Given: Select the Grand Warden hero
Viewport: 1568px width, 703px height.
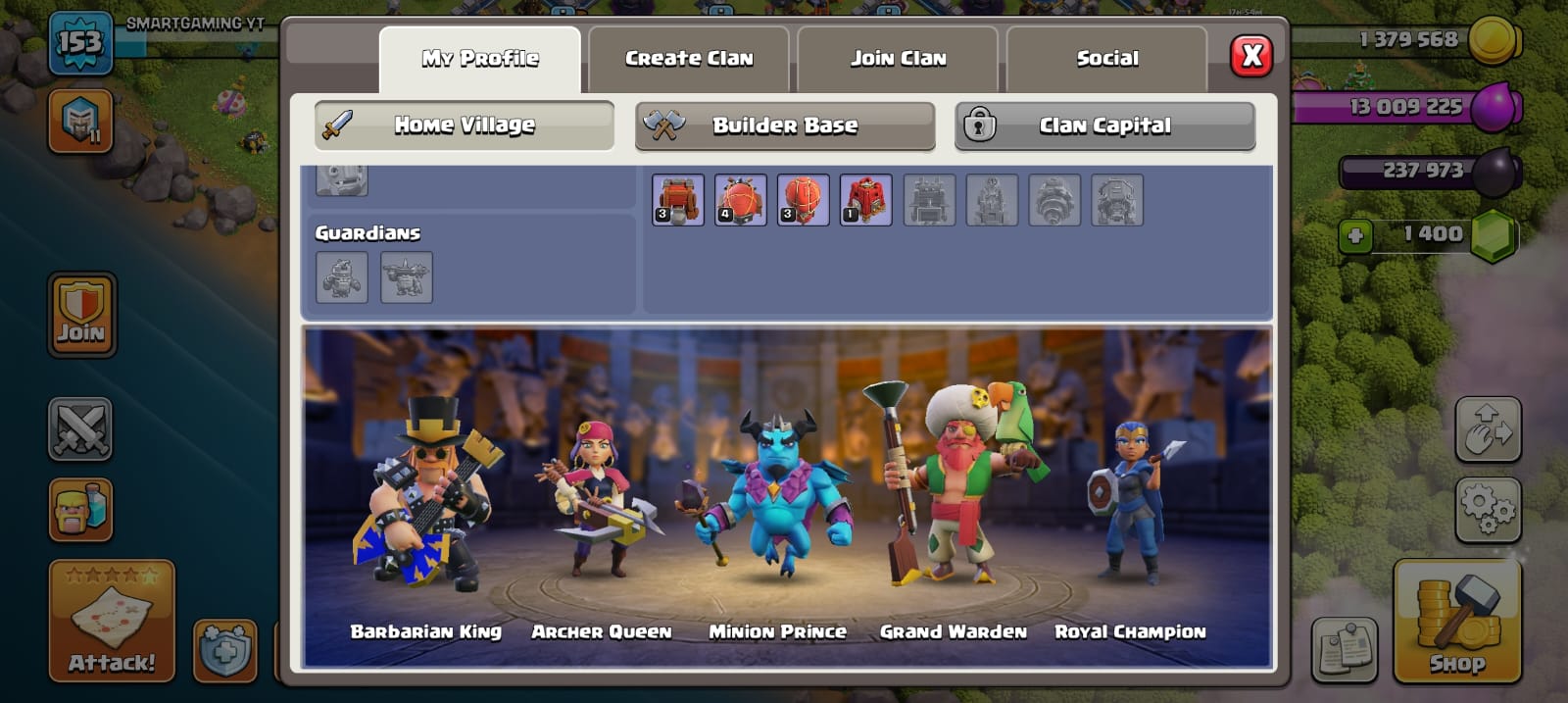Looking at the screenshot, I should point(953,490).
